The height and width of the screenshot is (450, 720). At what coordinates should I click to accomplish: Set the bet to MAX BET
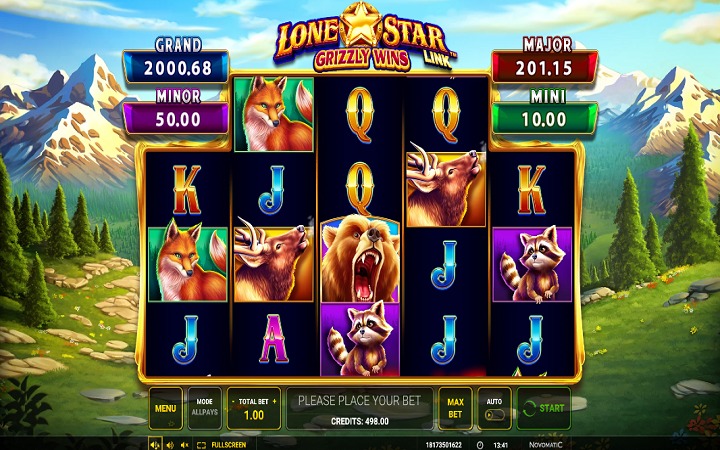click(455, 408)
